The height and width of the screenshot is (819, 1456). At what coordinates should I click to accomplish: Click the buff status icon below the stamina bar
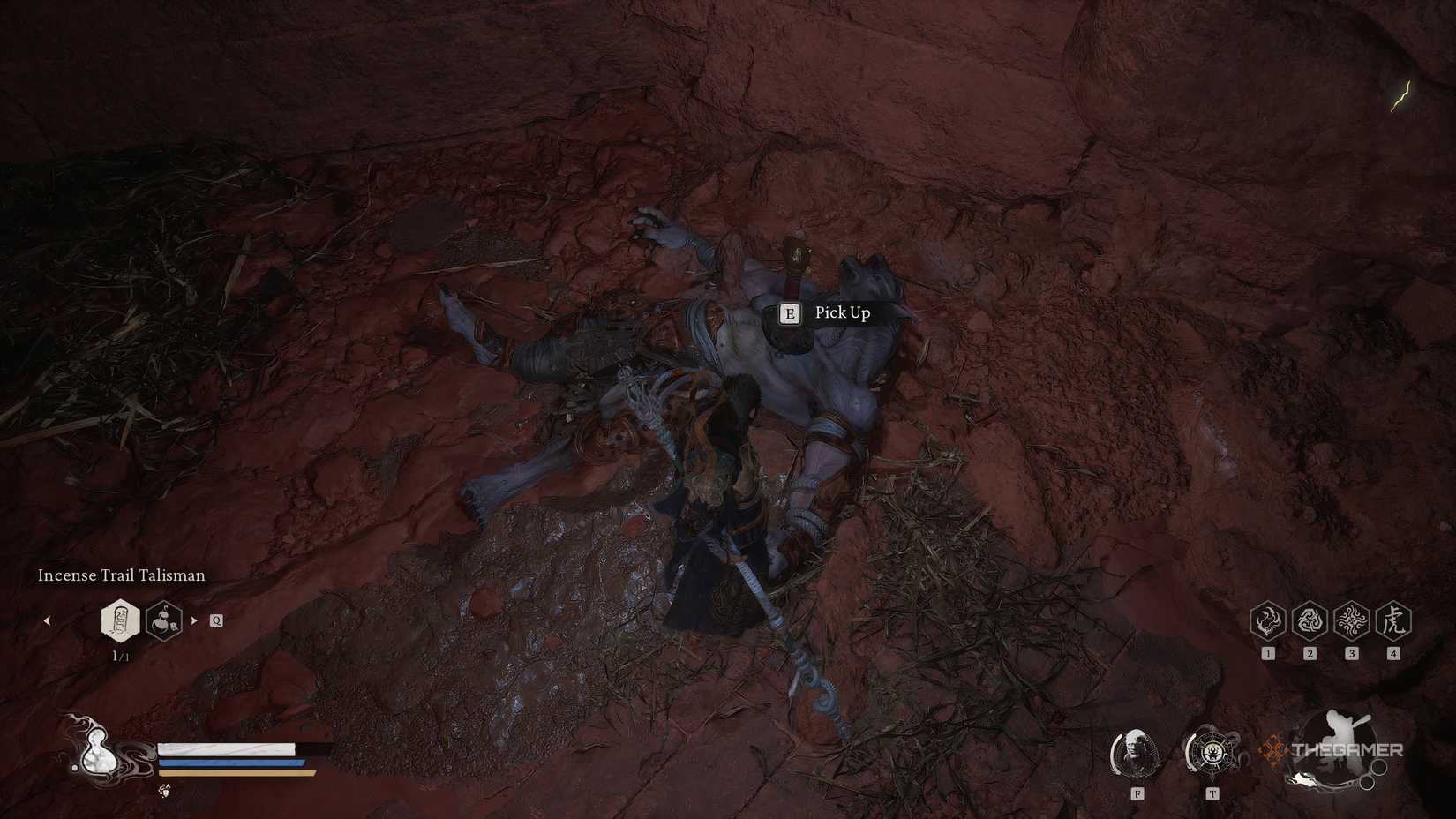pos(164,793)
